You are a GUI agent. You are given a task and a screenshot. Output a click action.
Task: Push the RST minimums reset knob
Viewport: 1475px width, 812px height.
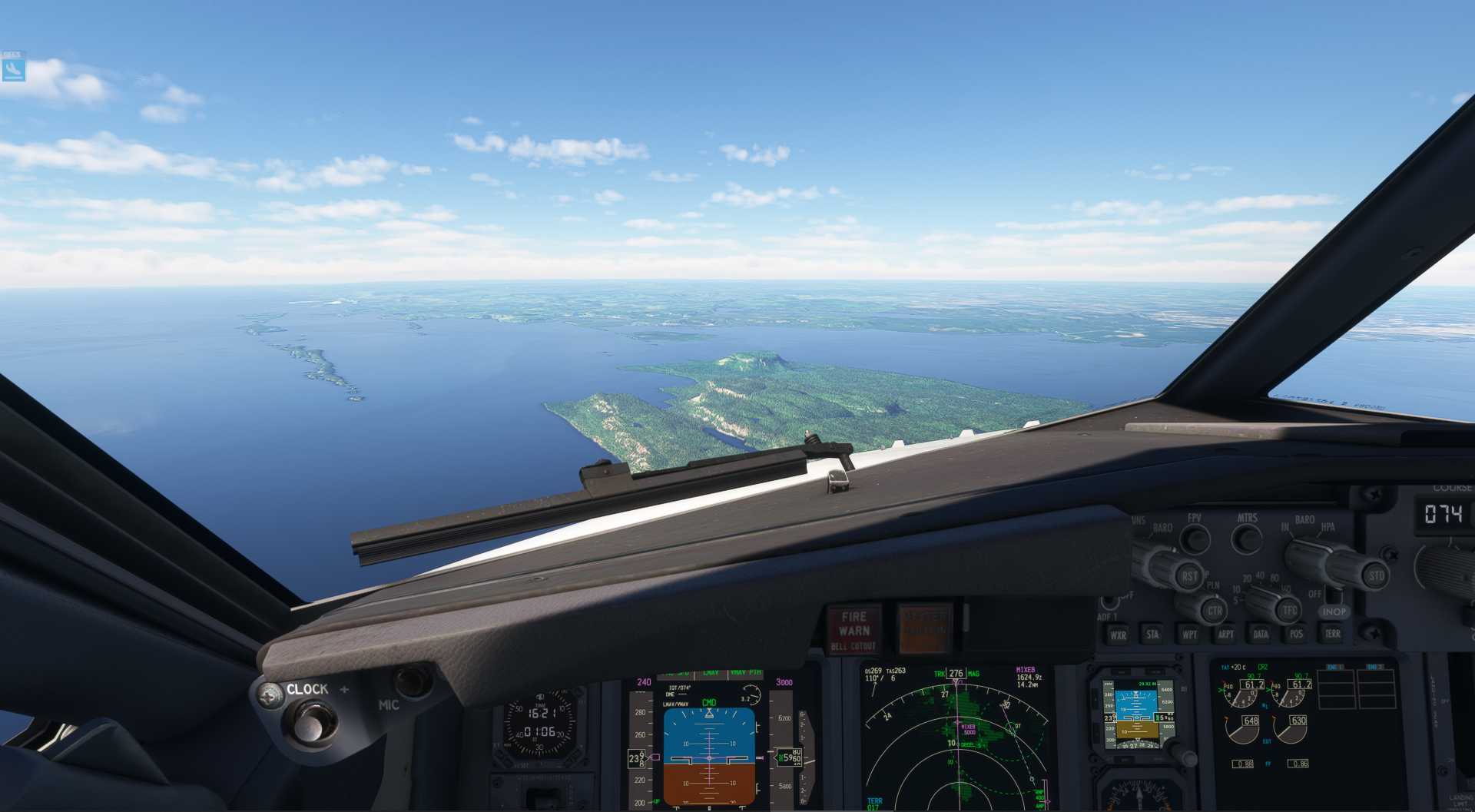[1189, 576]
